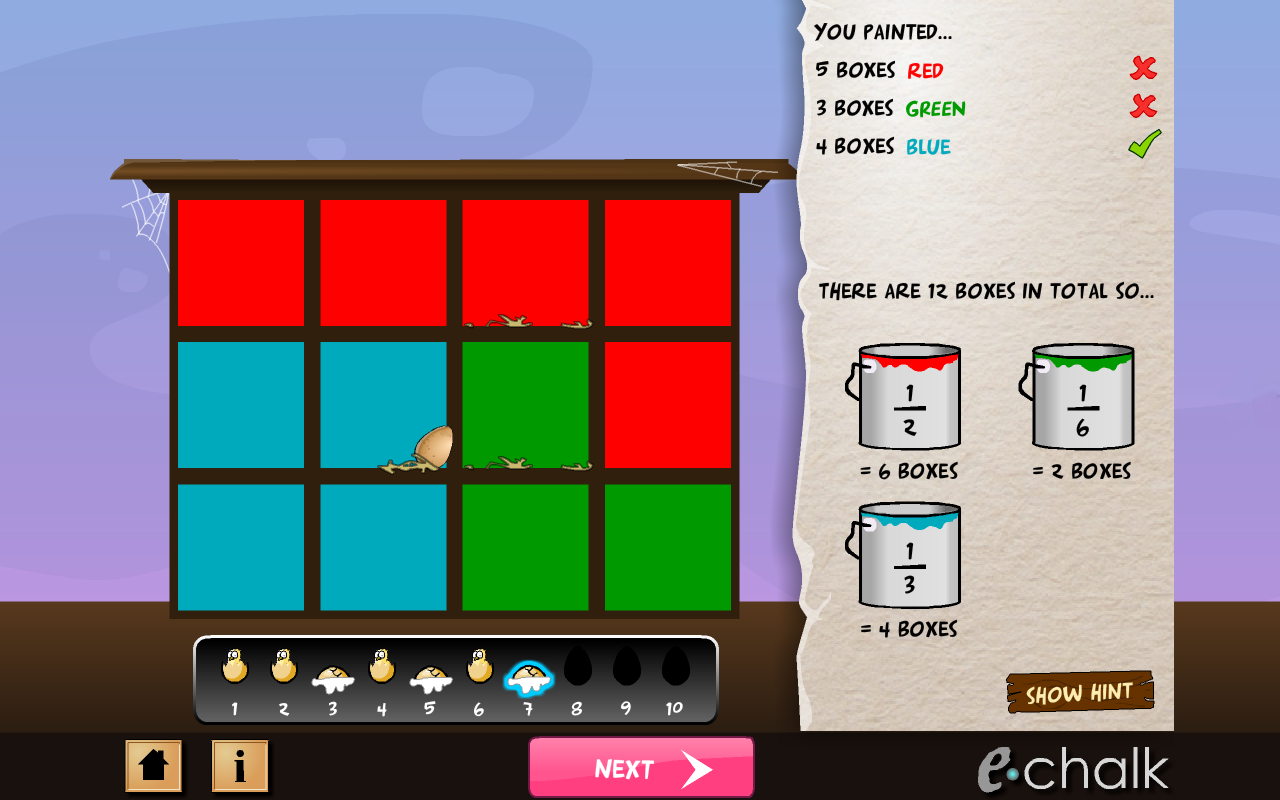
Task: Click the red cross beside 3 BOXES GREEN
Action: tap(1143, 106)
